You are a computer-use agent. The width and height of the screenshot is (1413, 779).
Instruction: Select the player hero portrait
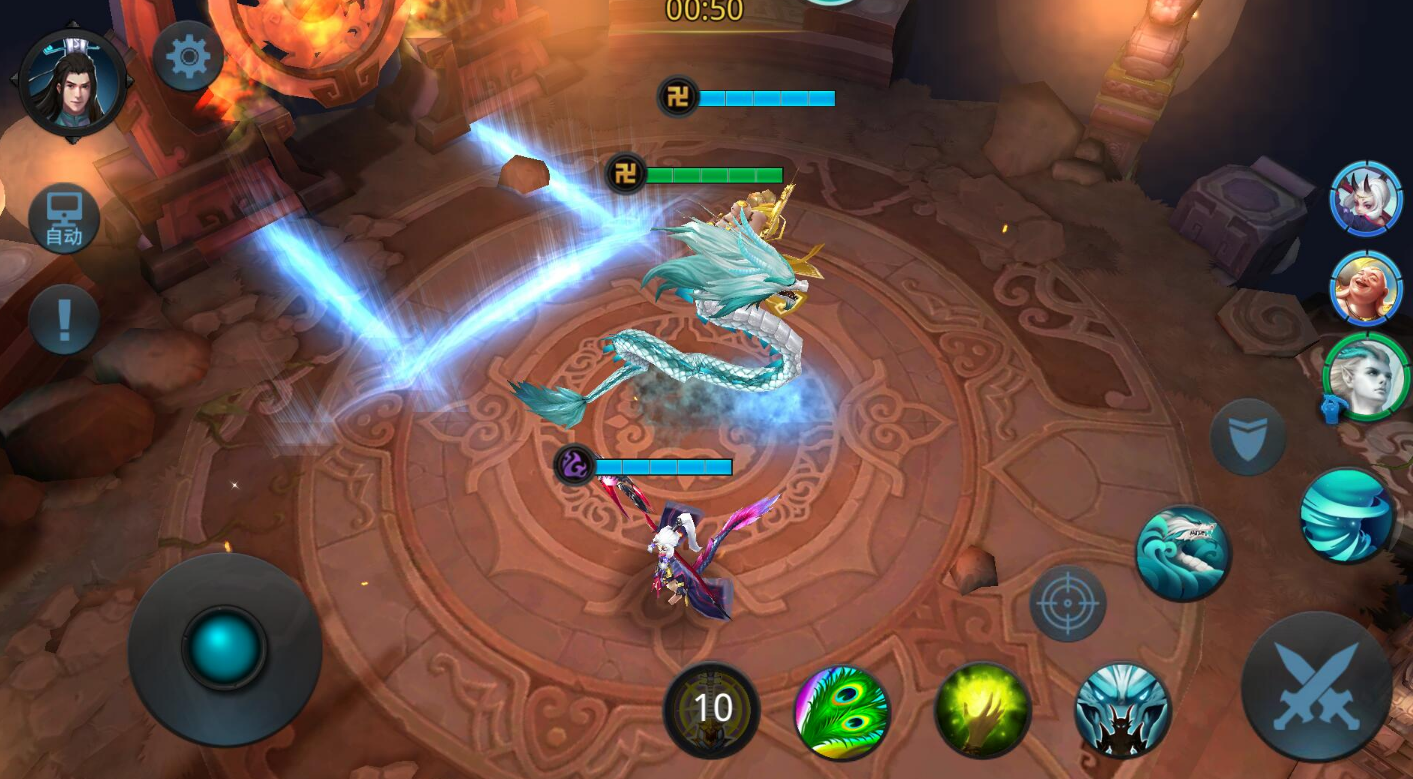click(x=72, y=84)
